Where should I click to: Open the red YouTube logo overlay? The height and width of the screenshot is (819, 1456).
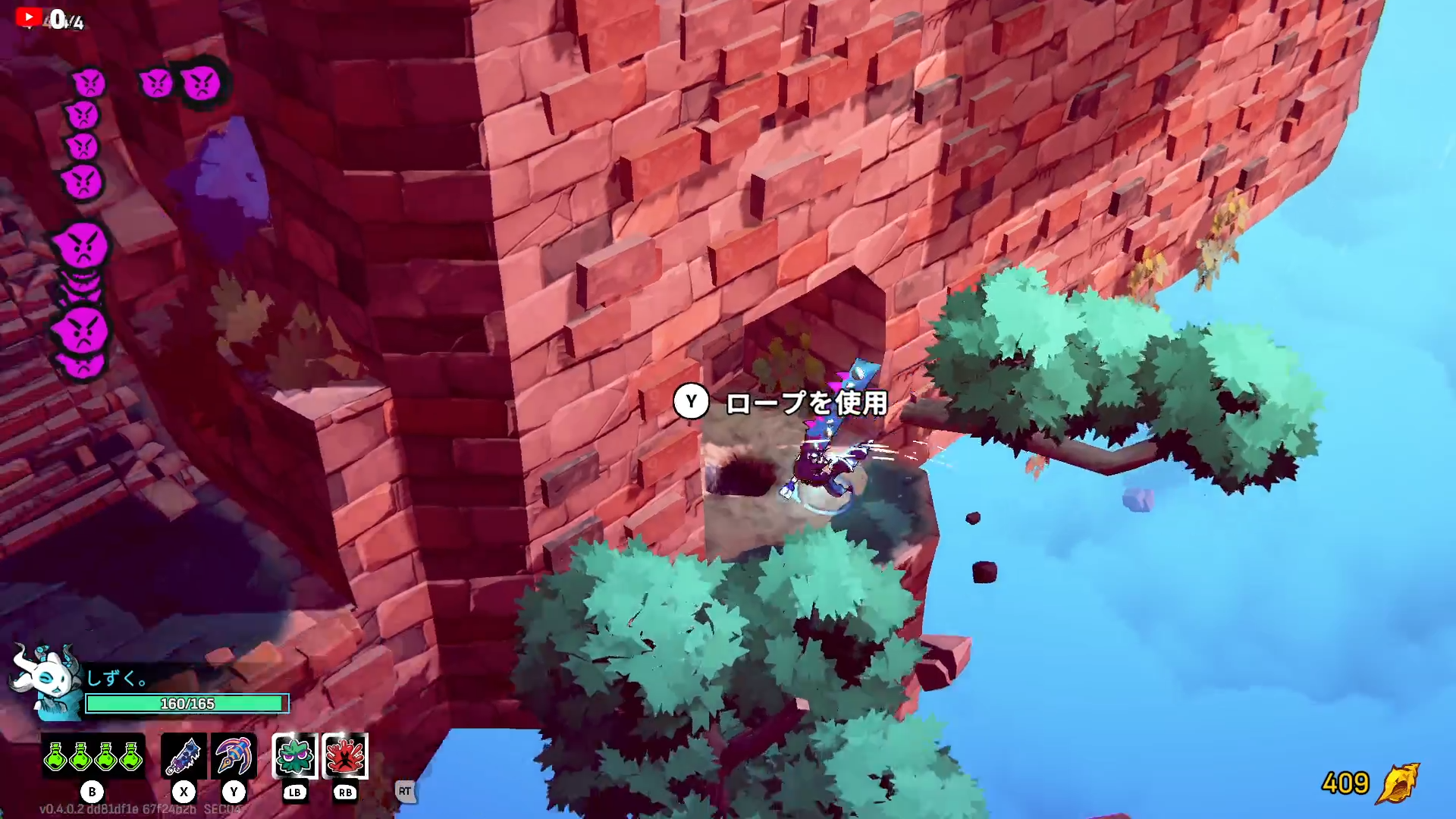pos(29,17)
